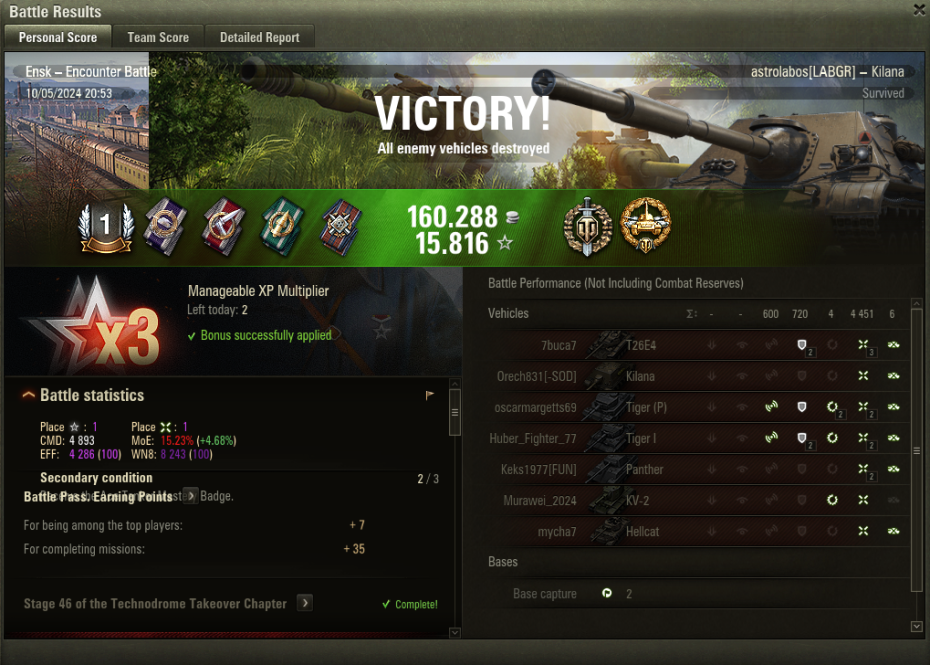Click the golden tank medal
Image resolution: width=930 pixels, height=665 pixels.
pos(645,225)
